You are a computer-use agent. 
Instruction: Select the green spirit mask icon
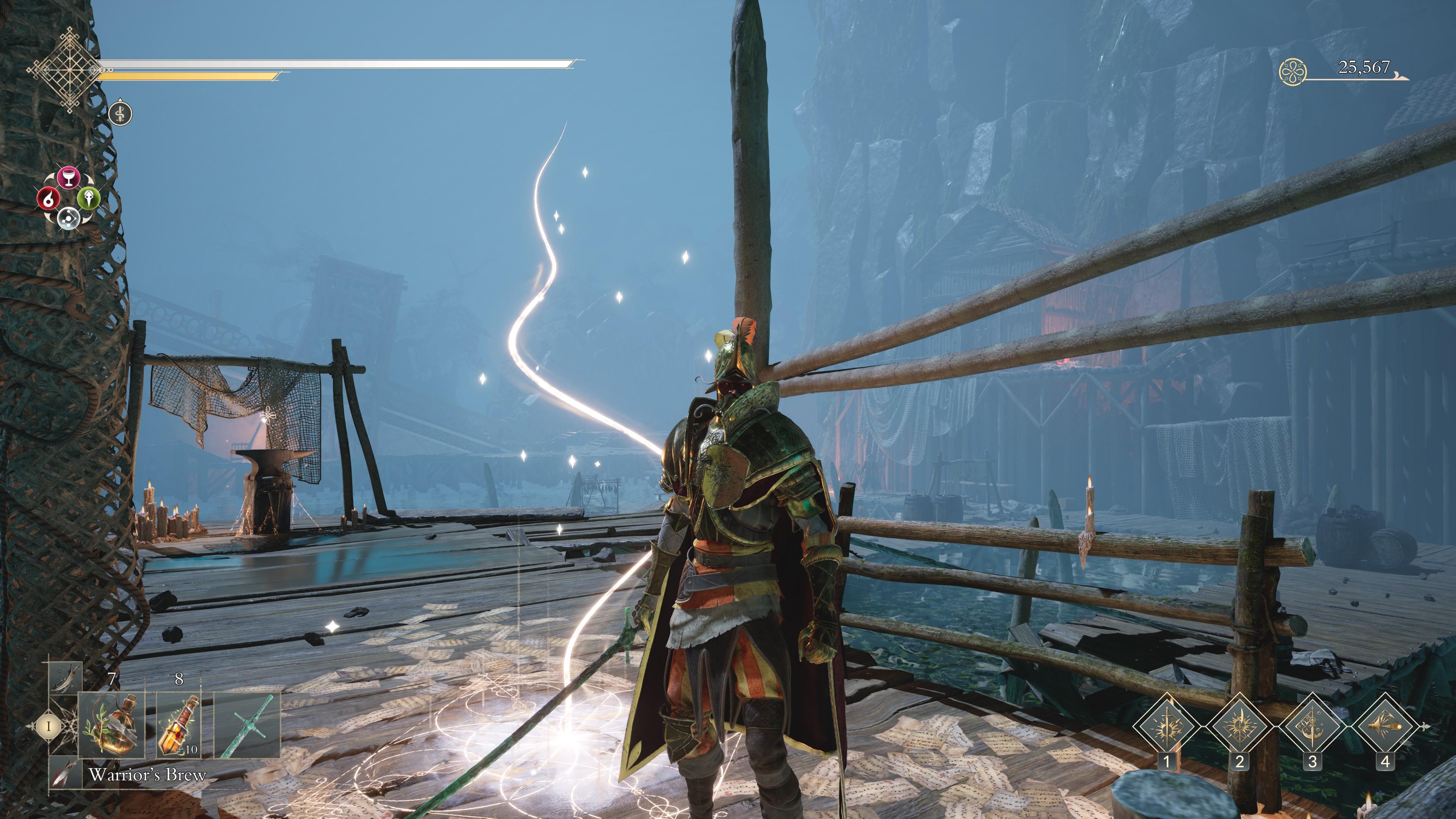pos(89,199)
